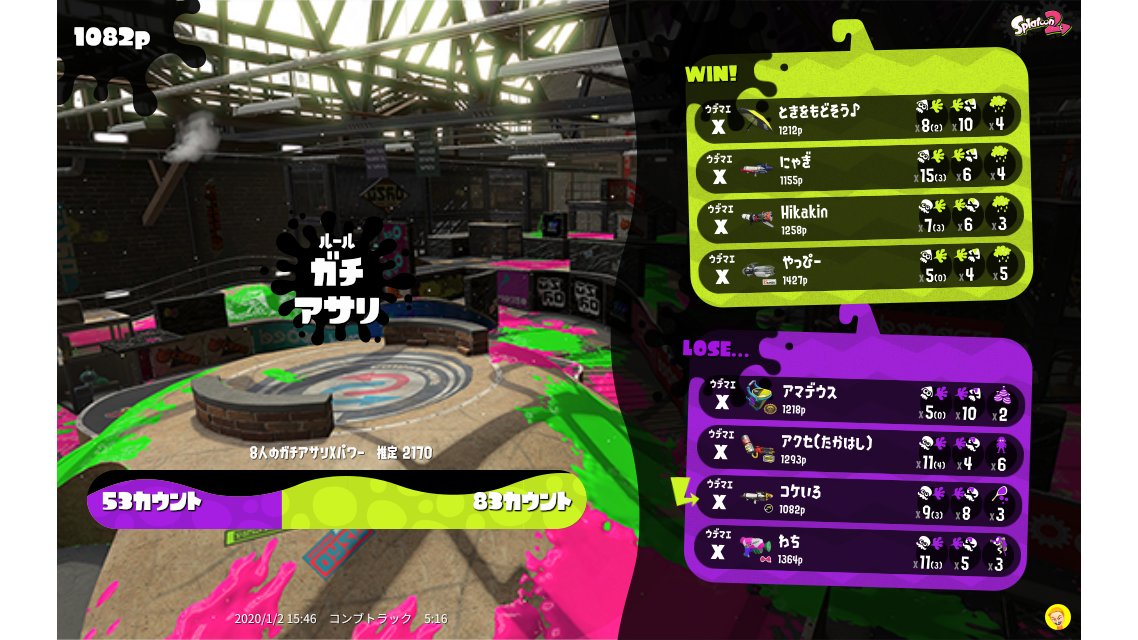Choose the Hikakin player row
The height and width of the screenshot is (640, 1138).
tap(858, 217)
